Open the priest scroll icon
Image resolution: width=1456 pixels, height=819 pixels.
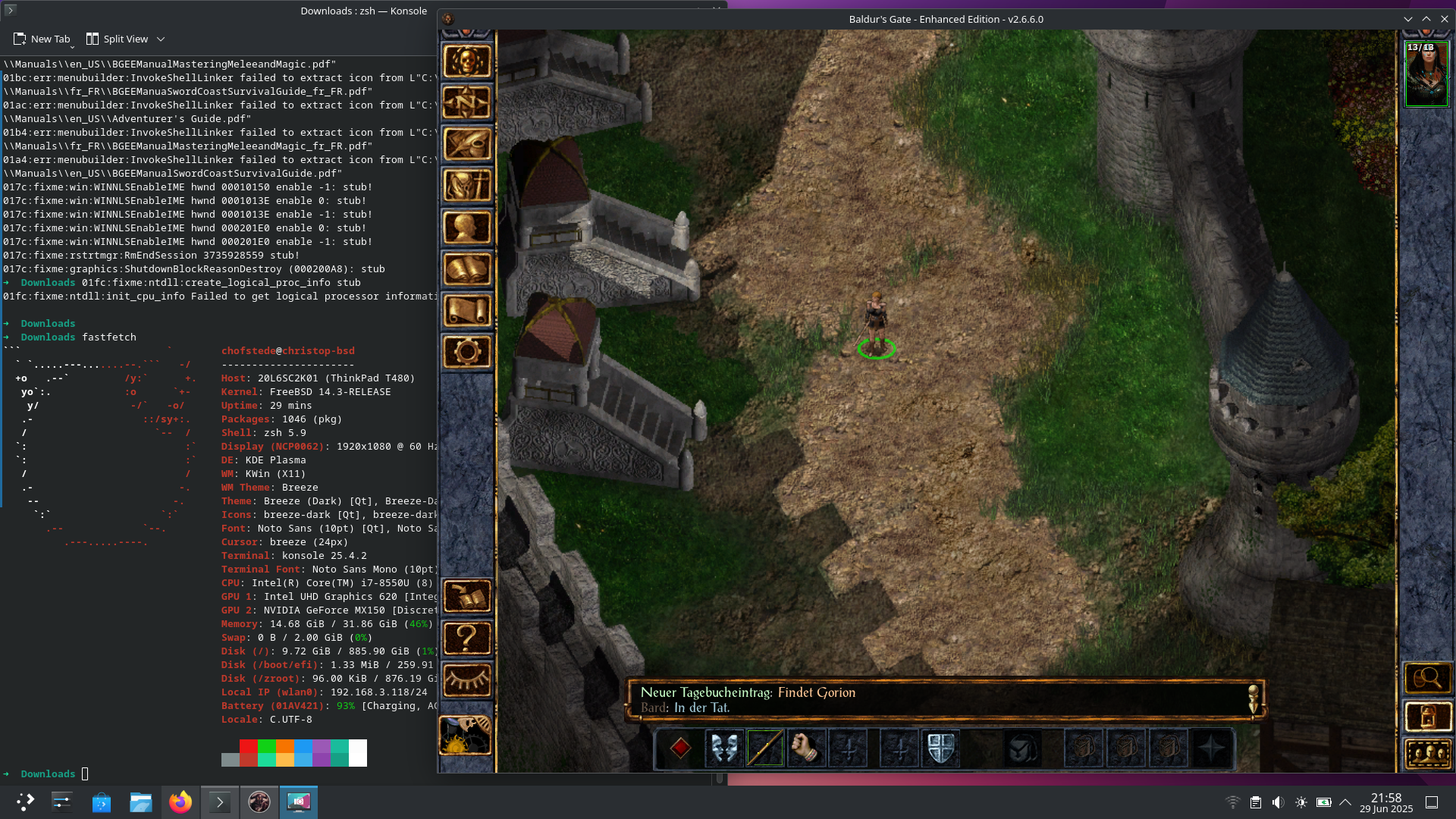click(466, 311)
